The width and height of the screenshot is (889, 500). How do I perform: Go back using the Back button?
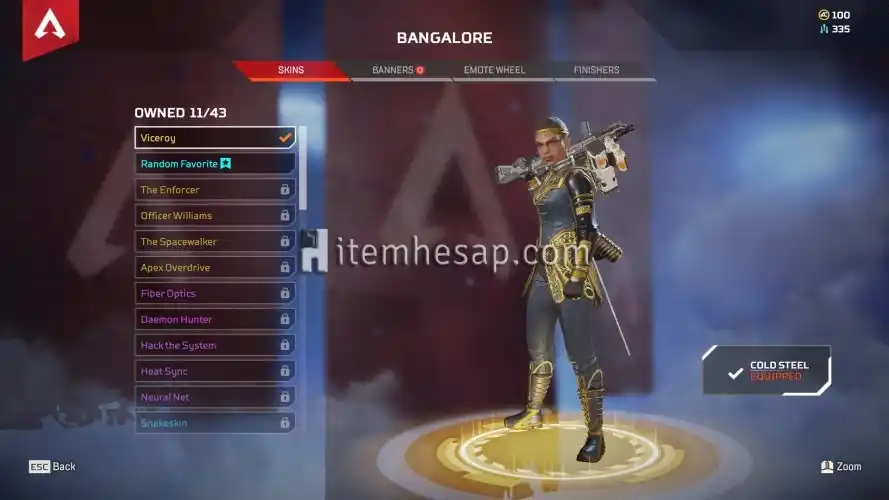pyautogui.click(x=53, y=467)
